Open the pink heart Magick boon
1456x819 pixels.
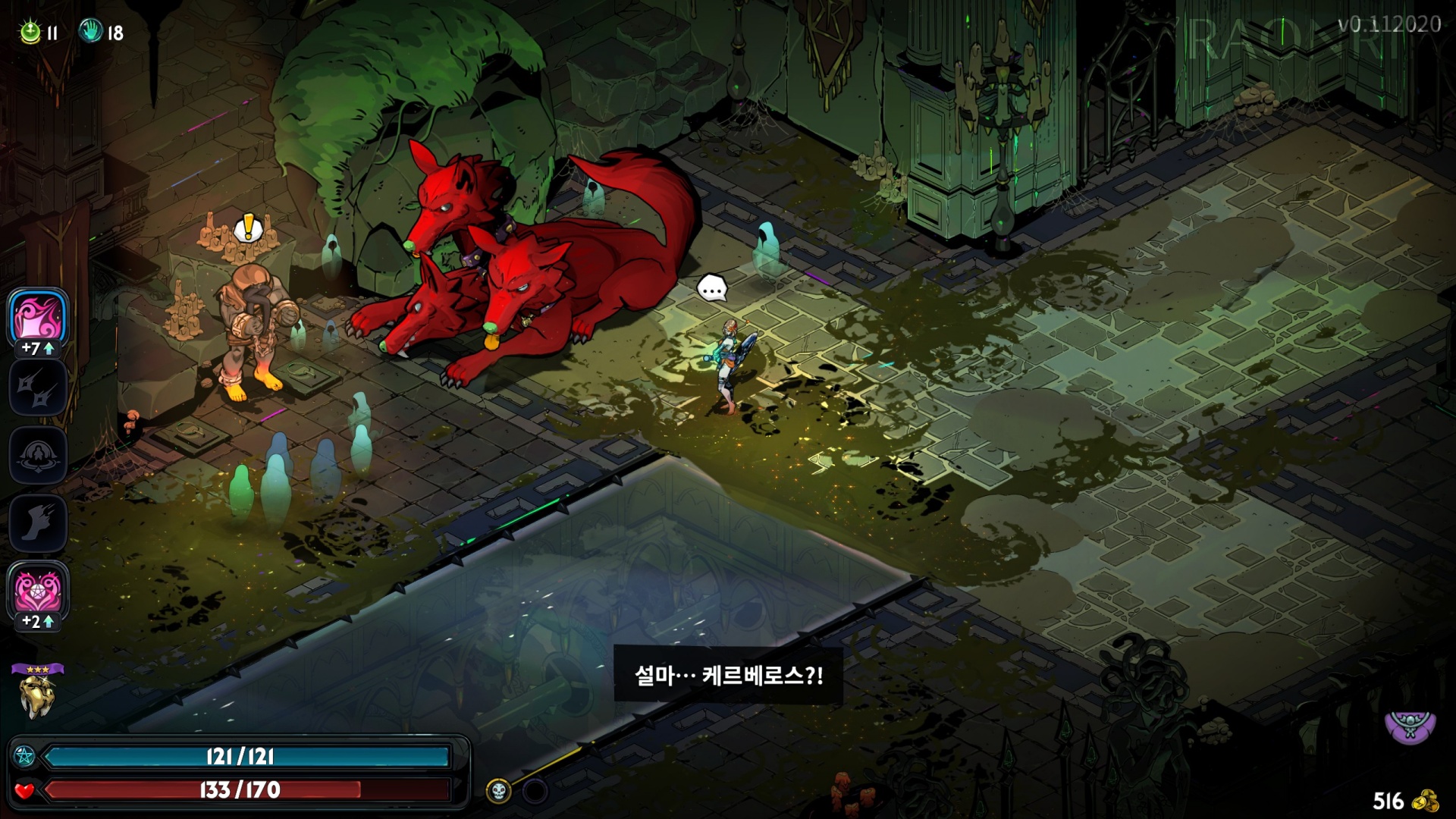click(x=38, y=591)
